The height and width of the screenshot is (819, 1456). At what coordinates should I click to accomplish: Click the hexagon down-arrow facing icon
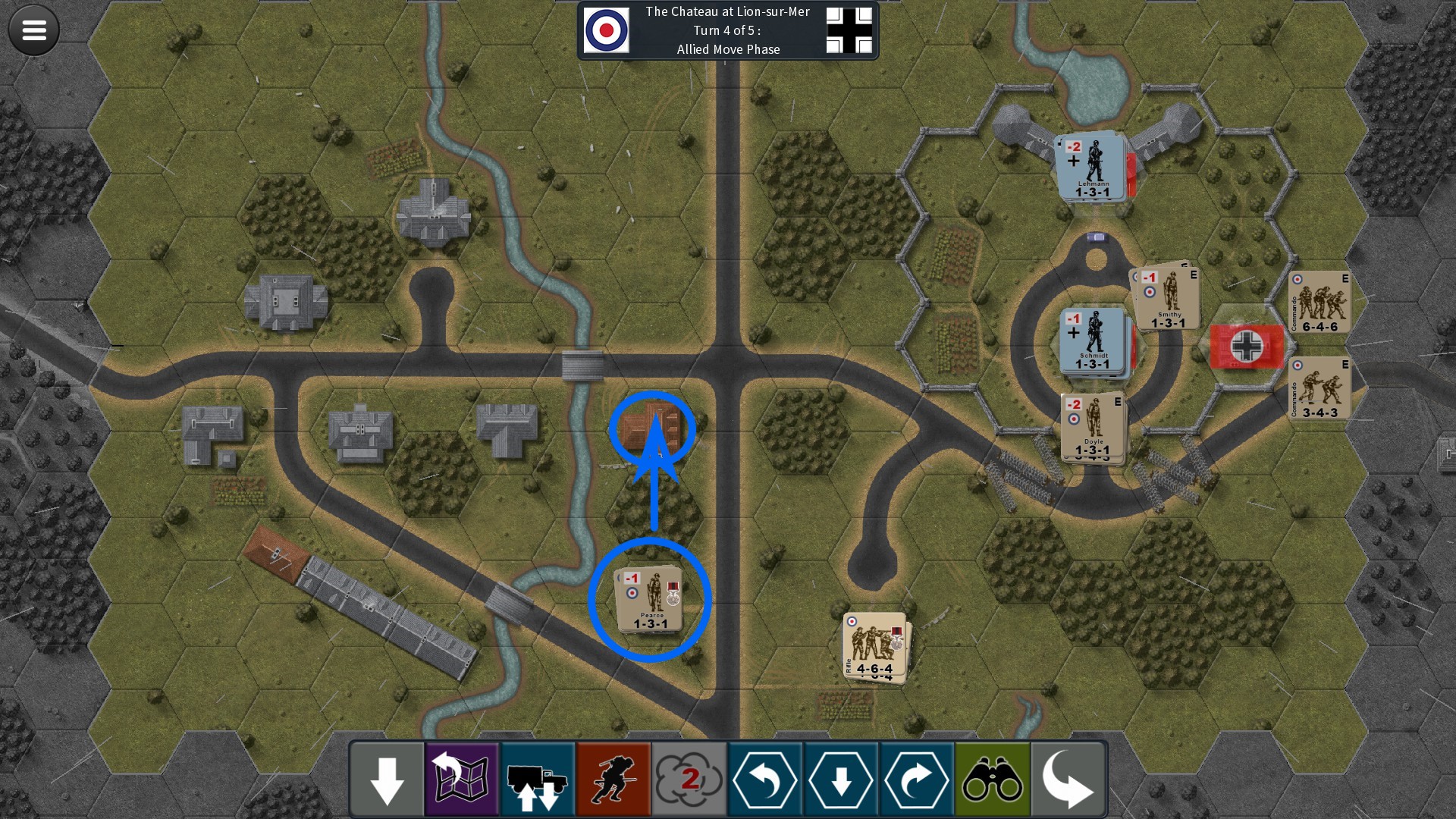pos(840,777)
